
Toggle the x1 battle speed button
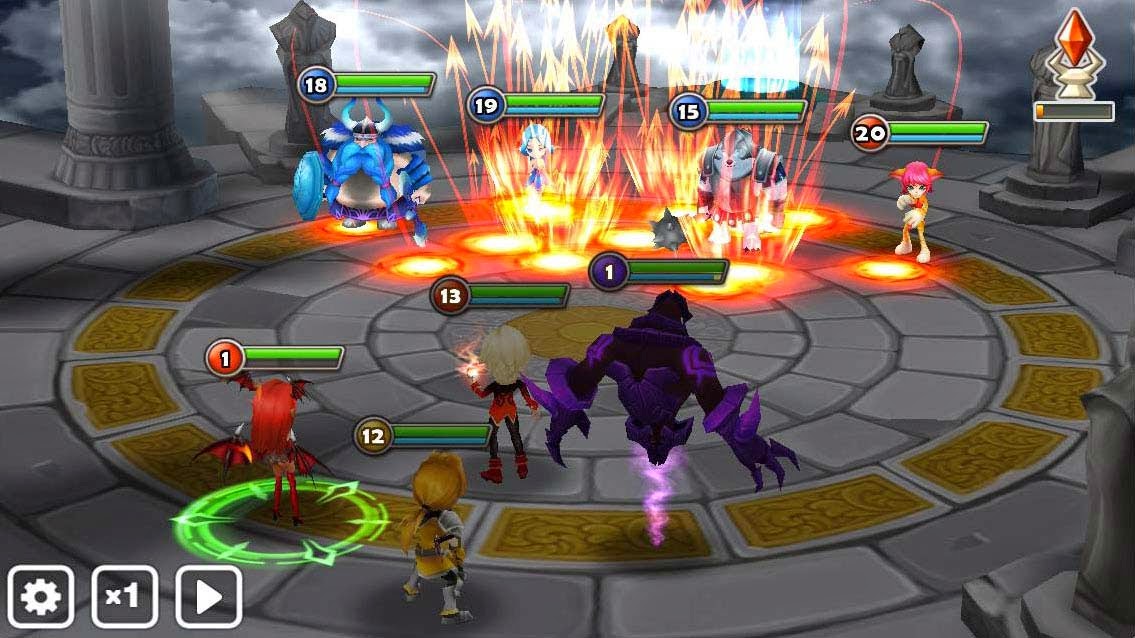tap(125, 597)
